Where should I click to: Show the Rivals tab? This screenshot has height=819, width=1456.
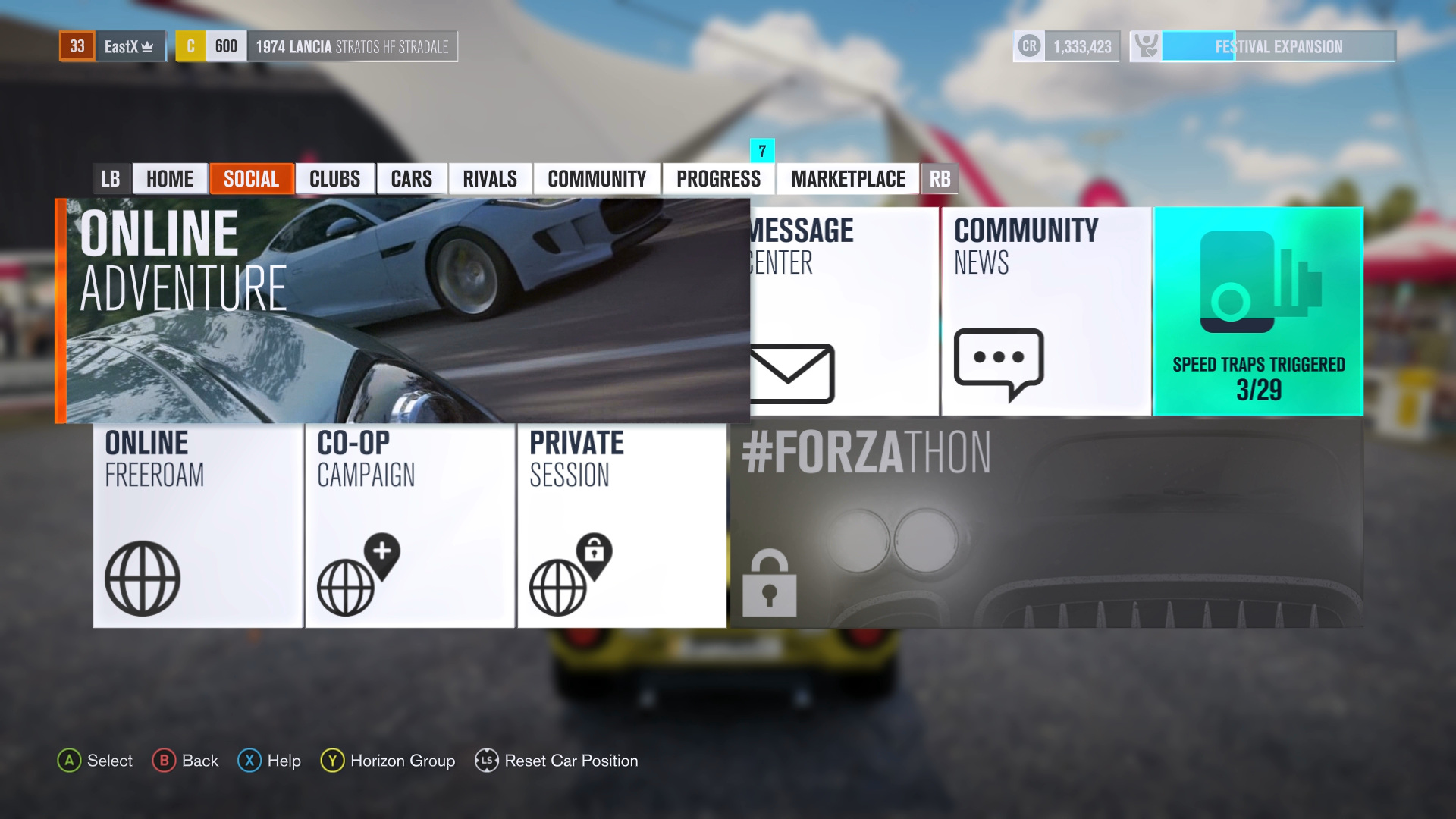tap(490, 179)
